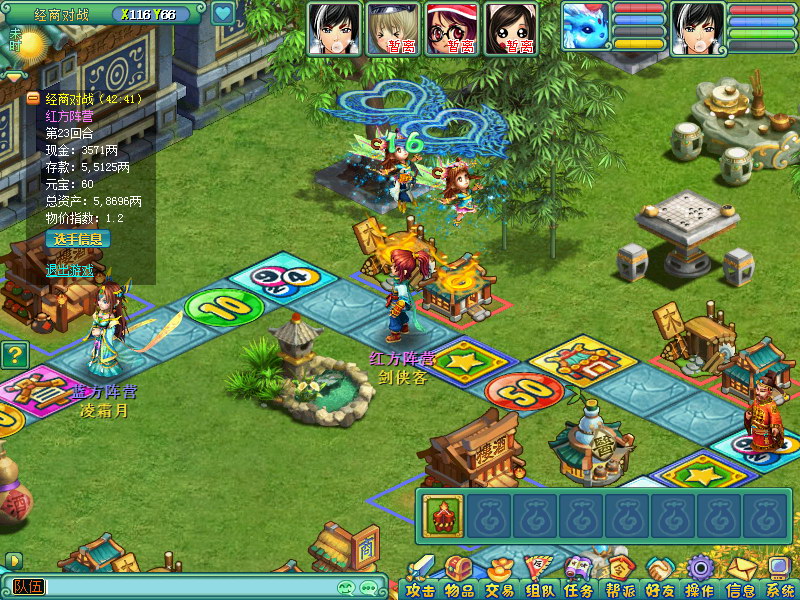The image size is (800, 600).
Task: Open the yellow question mark help
Action: (x=13, y=354)
